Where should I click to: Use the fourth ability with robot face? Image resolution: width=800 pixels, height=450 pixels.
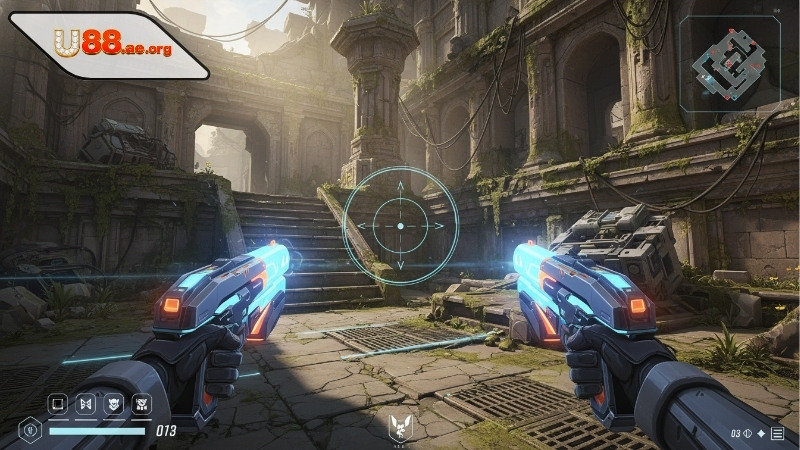144,405
